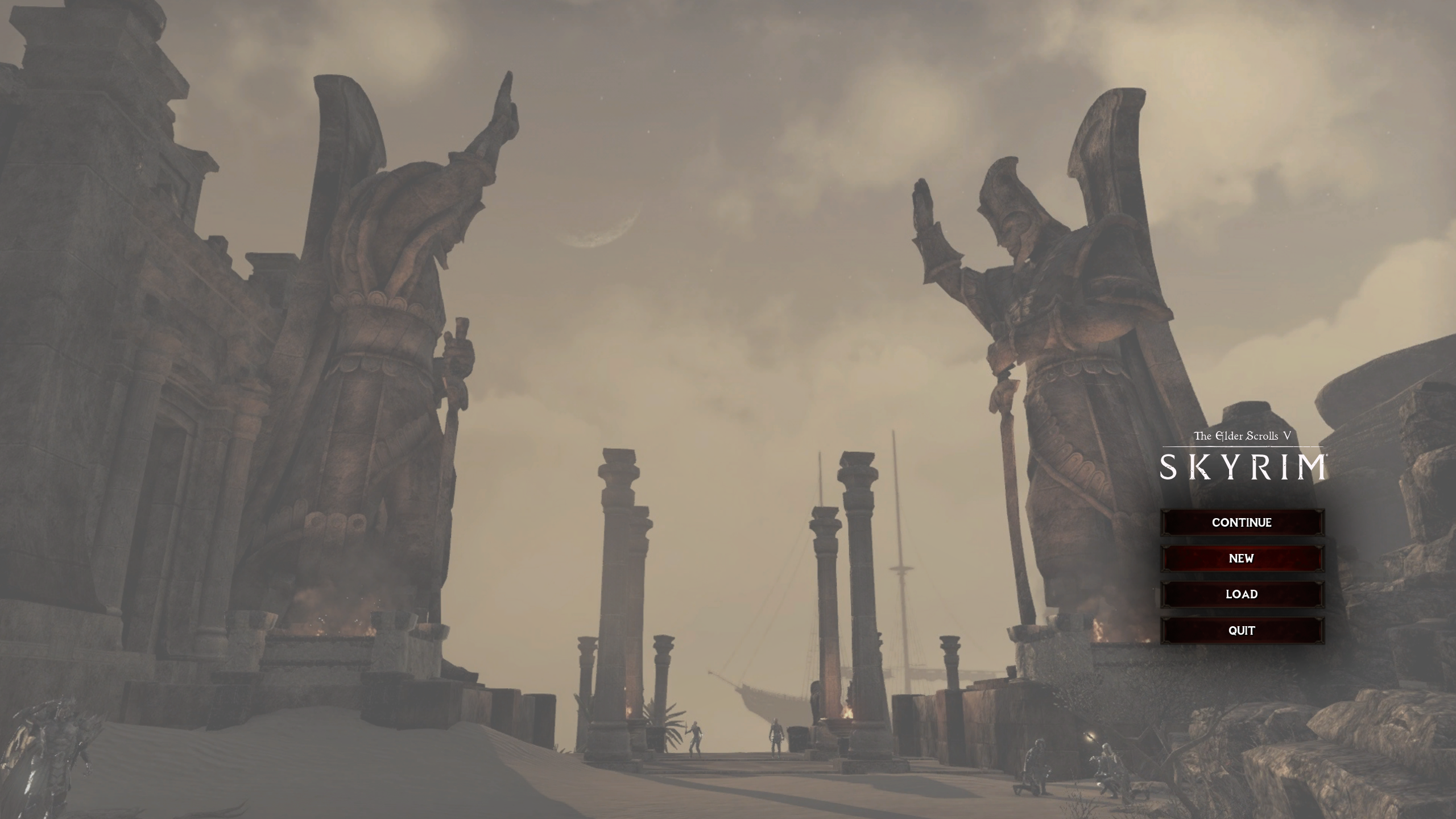Open the LOAD menu
This screenshot has height=819, width=1456.
pos(1243,594)
